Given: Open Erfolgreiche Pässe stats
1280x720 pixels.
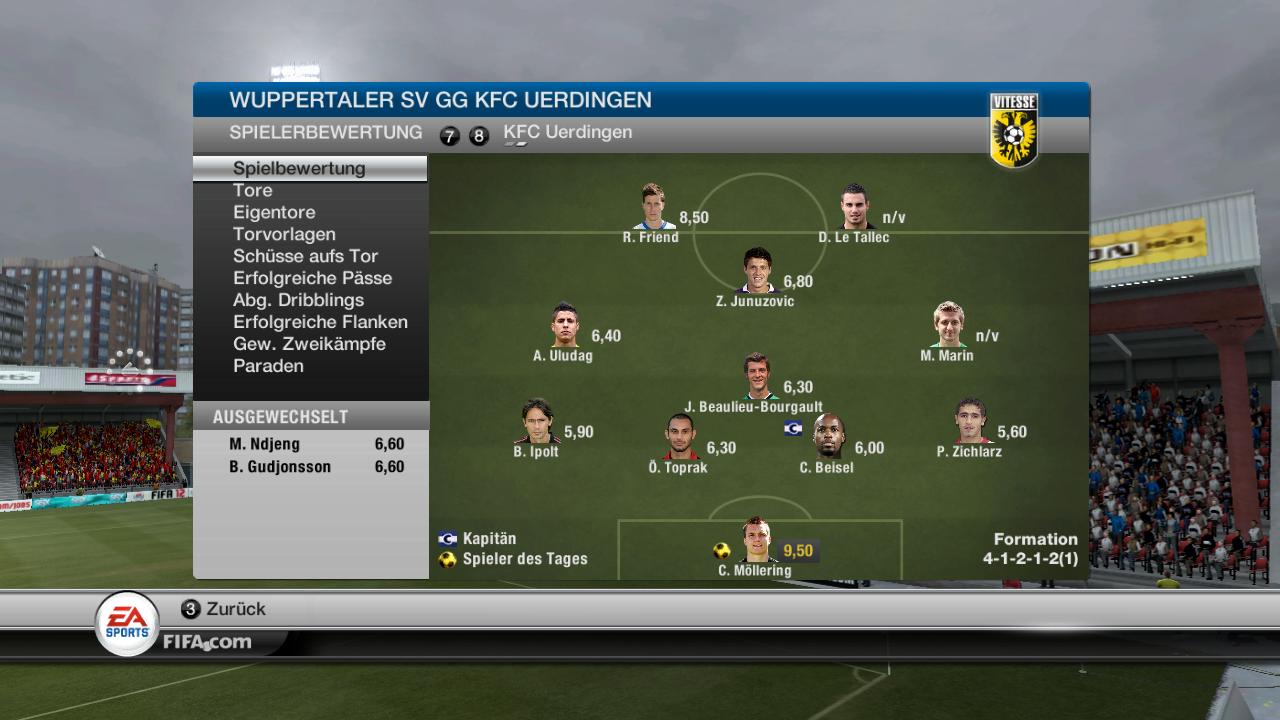Looking at the screenshot, I should pos(312,278).
